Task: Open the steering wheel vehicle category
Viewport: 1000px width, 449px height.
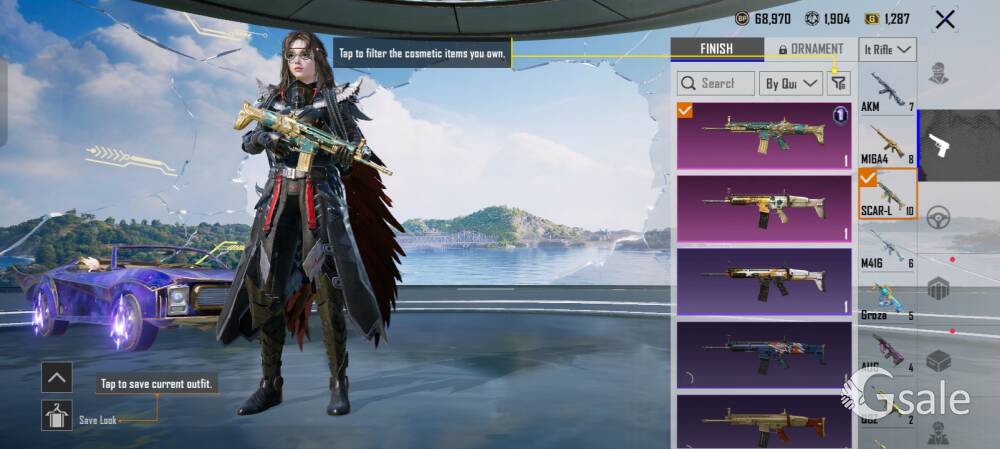Action: tap(938, 218)
